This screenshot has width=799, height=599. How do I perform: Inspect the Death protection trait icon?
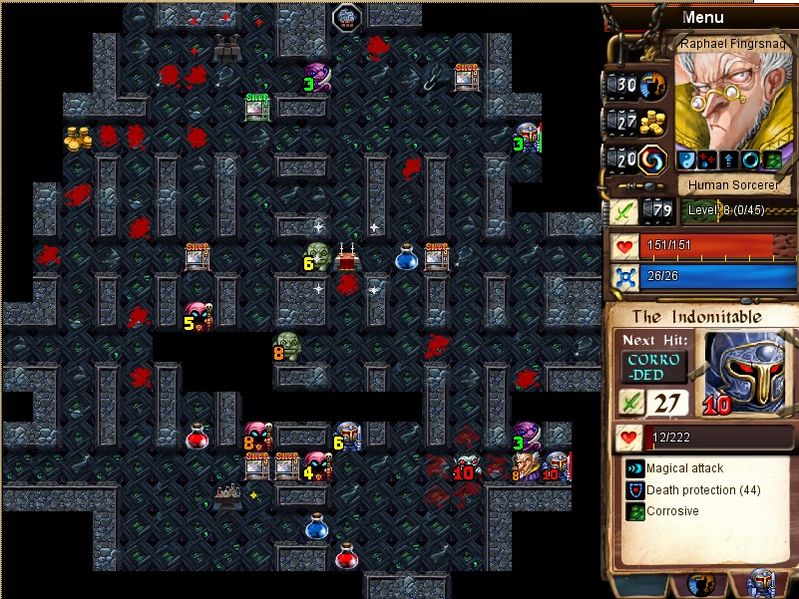click(x=634, y=490)
